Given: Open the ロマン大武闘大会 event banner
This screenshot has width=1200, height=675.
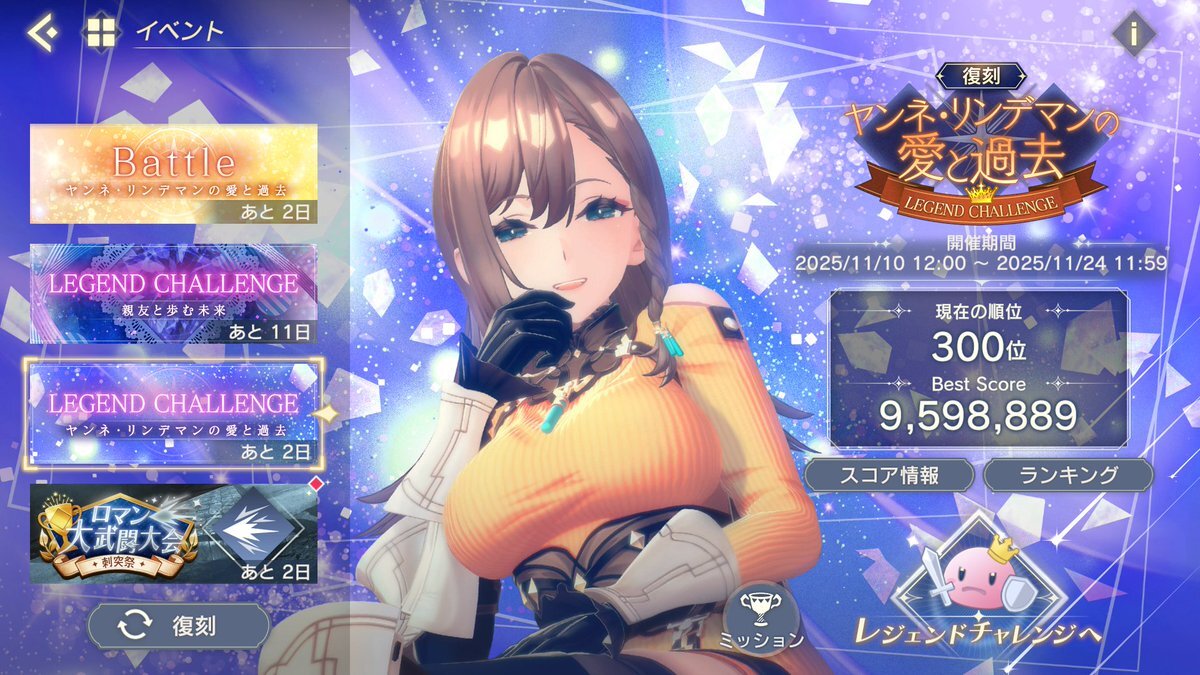Looking at the screenshot, I should pyautogui.click(x=174, y=534).
